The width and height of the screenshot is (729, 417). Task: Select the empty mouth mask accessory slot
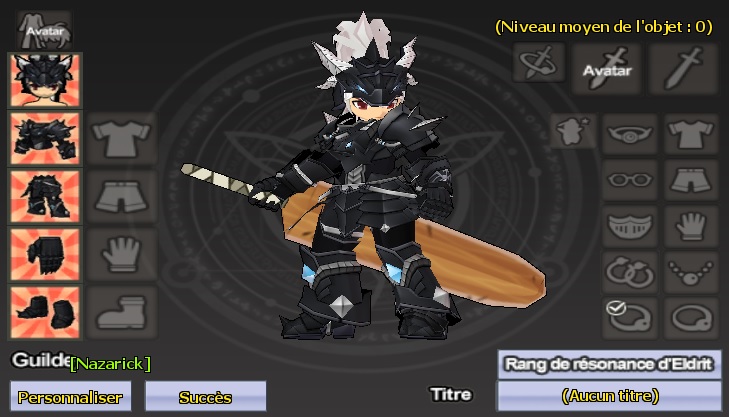pos(630,225)
